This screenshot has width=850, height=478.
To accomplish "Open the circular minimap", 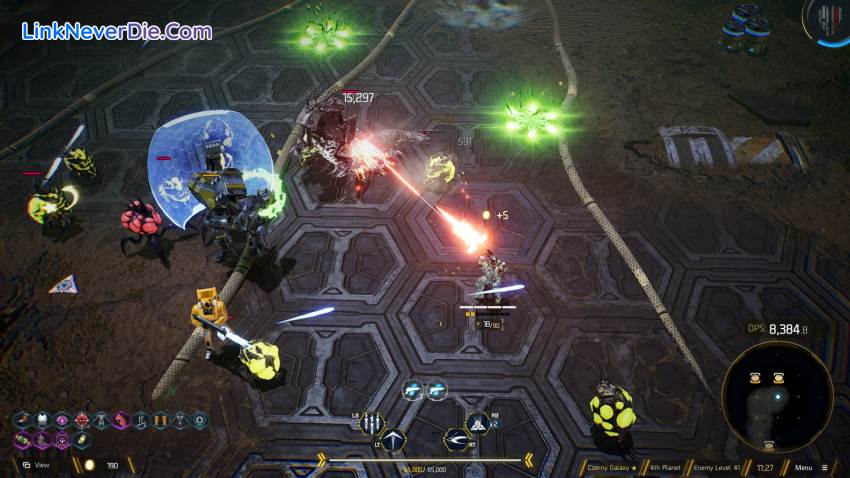I will 777,396.
